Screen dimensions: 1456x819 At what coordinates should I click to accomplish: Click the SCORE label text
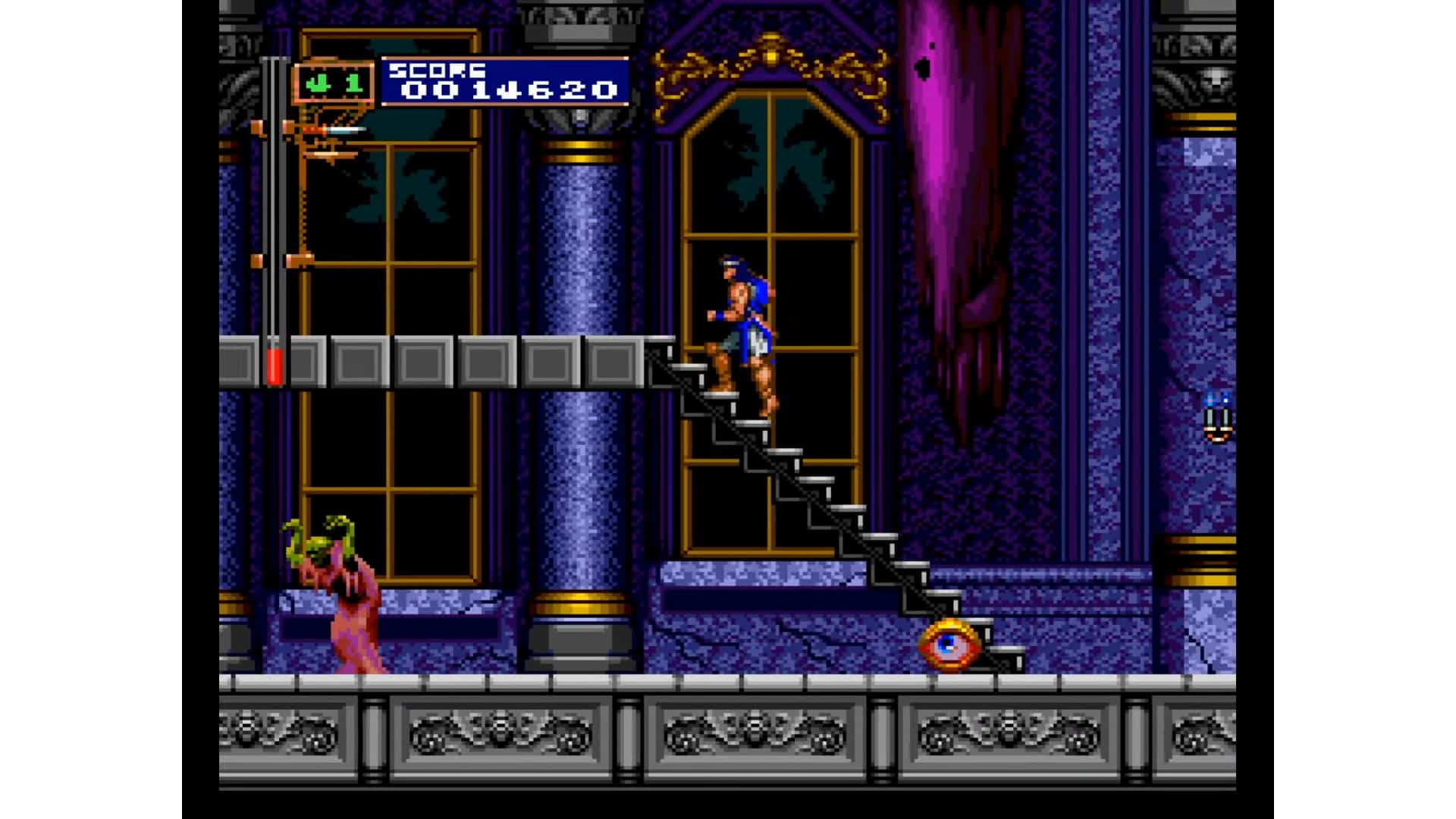tap(436, 71)
